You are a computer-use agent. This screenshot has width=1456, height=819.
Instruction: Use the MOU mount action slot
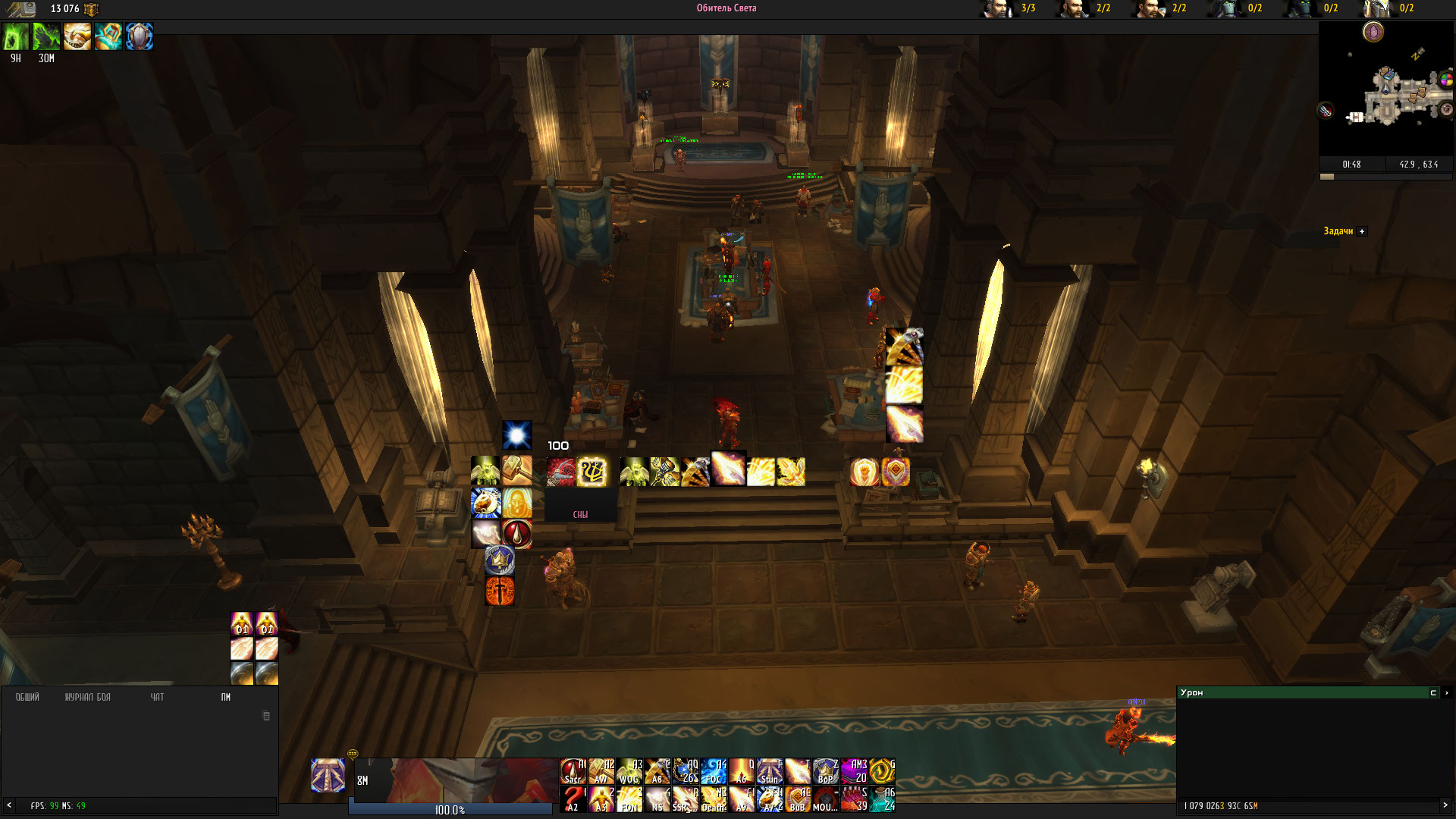coord(826,799)
